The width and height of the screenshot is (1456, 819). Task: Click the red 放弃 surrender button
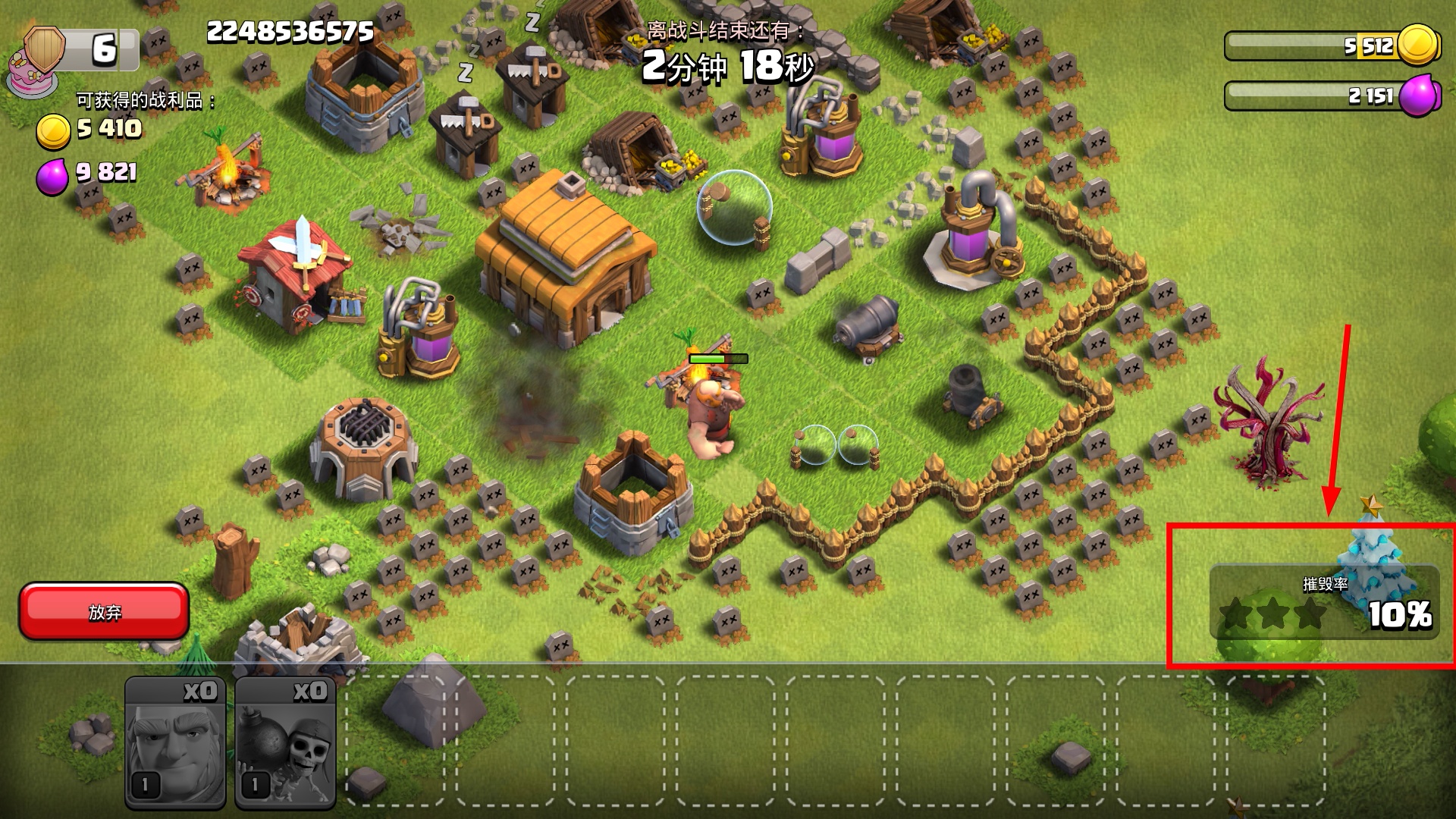click(104, 611)
